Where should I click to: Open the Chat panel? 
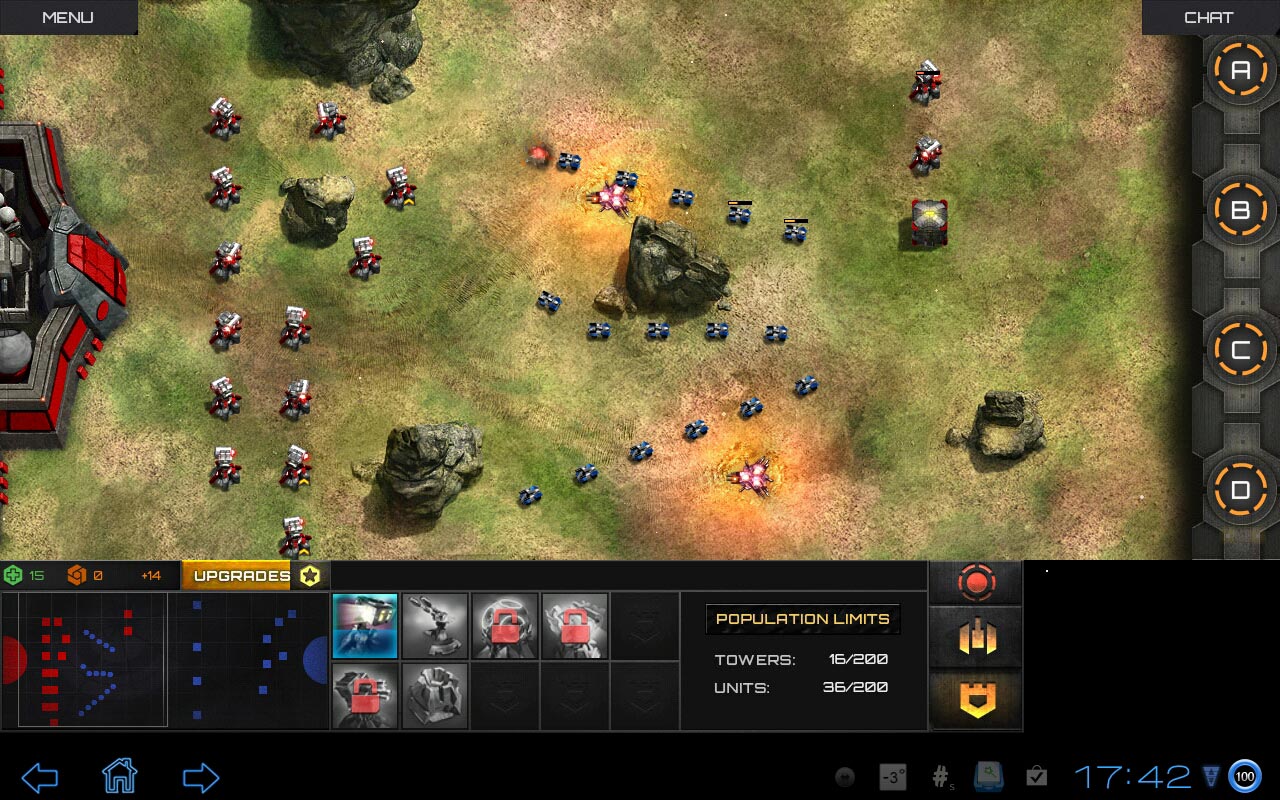(x=1208, y=17)
